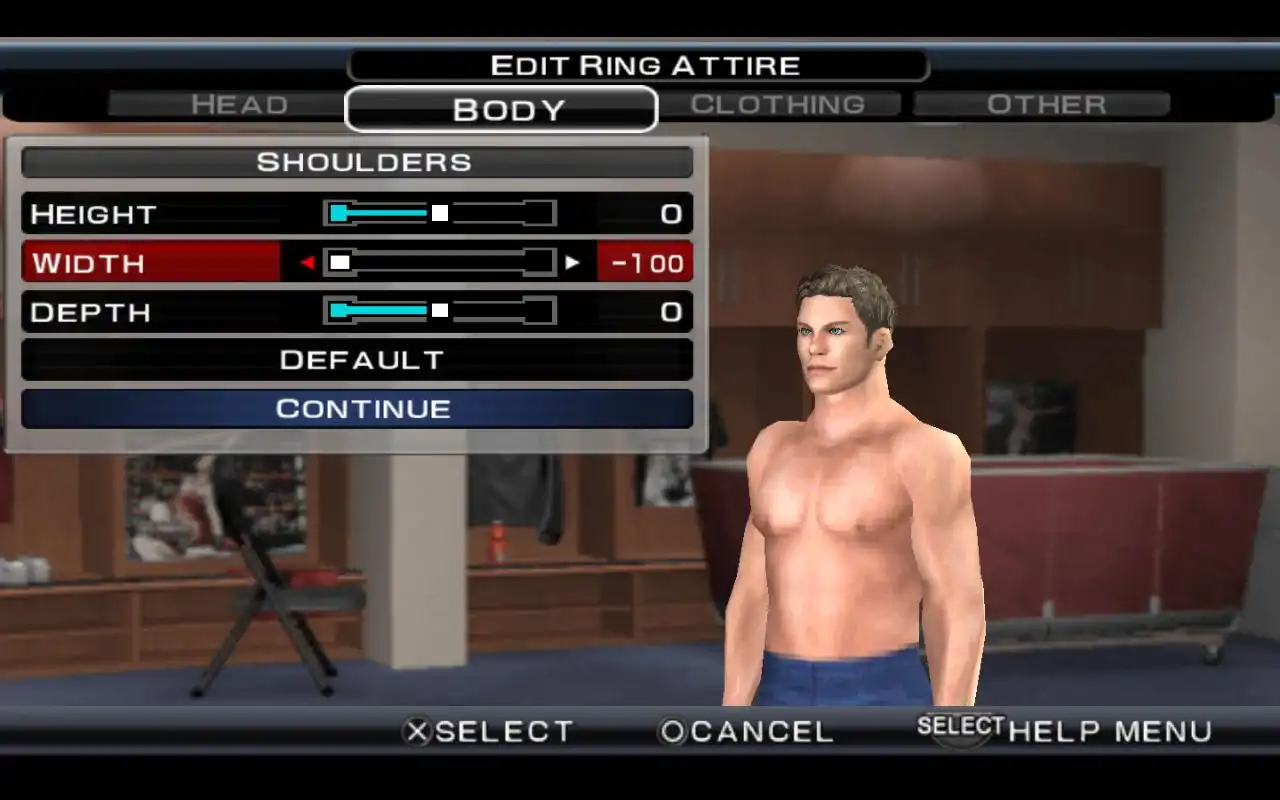The height and width of the screenshot is (800, 1280).
Task: Open the Clothing tab
Action: point(778,105)
